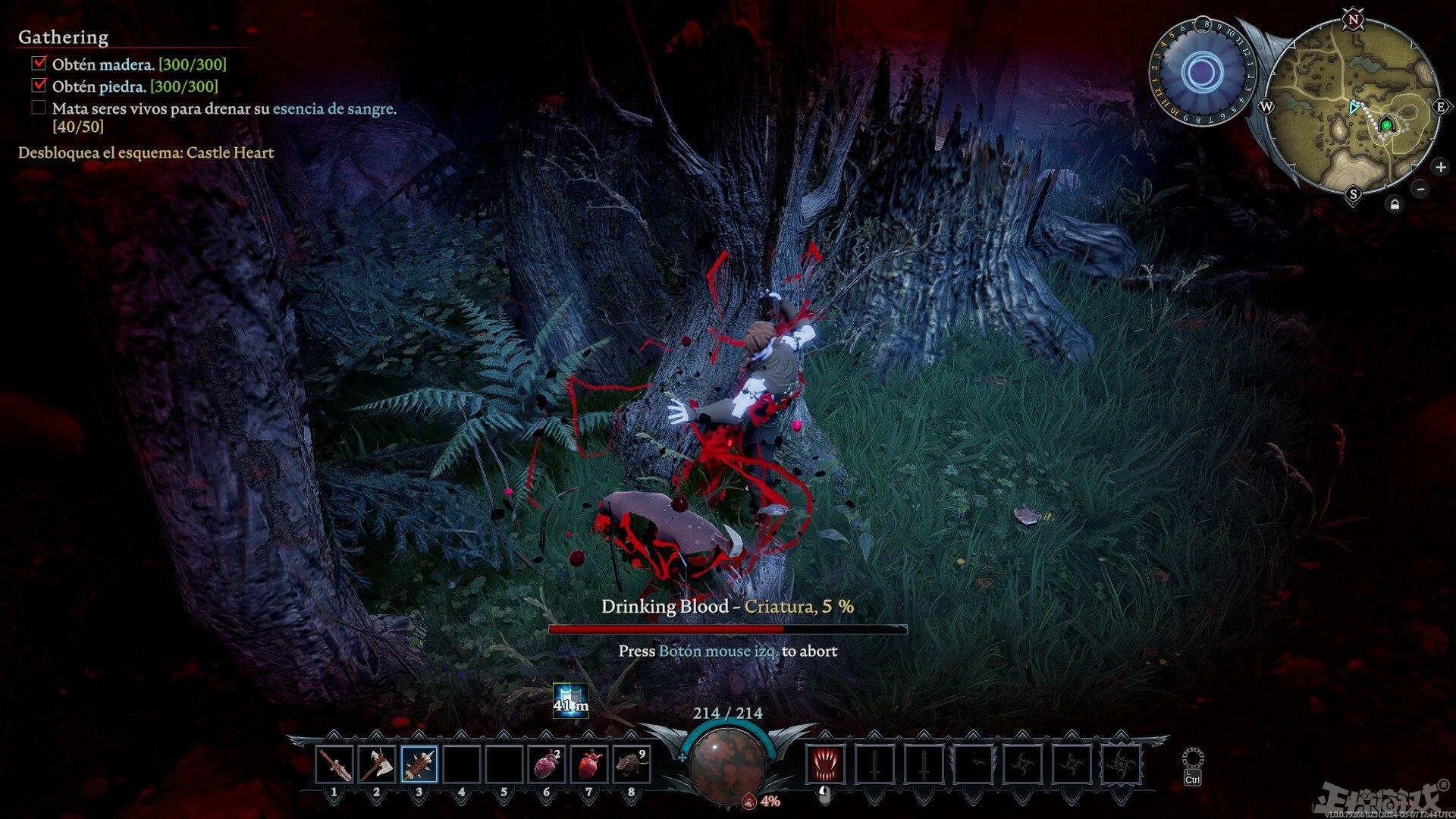Click the blood essence objective line
Screen dimensions: 1456x819
(x=224, y=108)
